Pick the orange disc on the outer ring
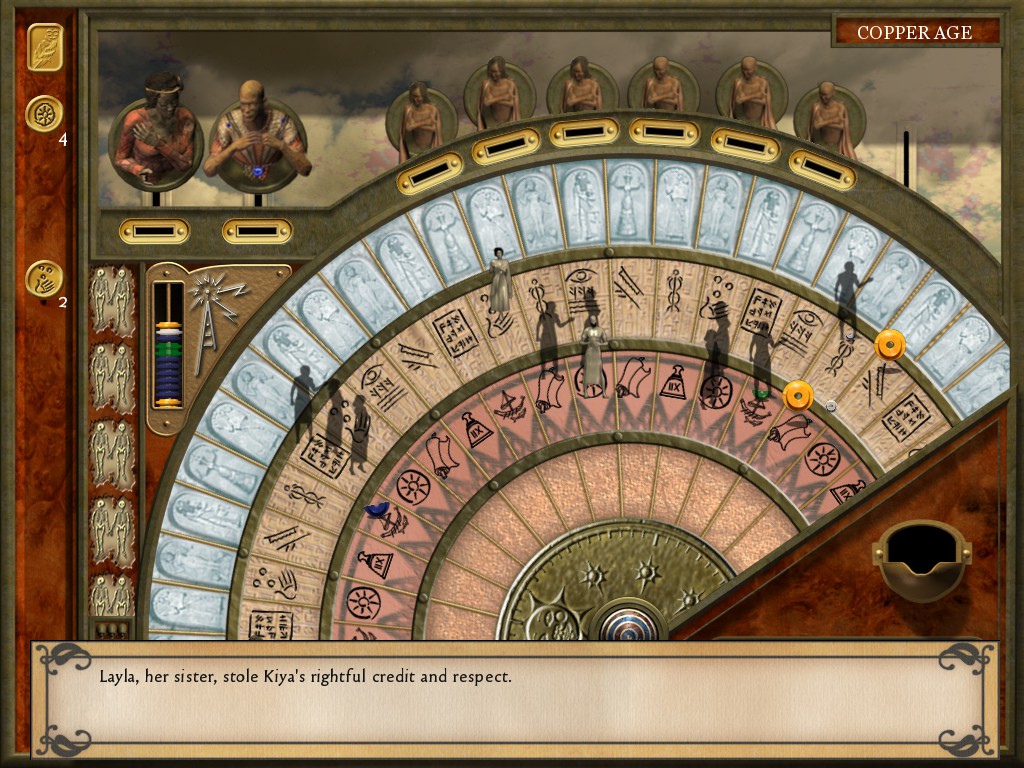 pyautogui.click(x=889, y=346)
